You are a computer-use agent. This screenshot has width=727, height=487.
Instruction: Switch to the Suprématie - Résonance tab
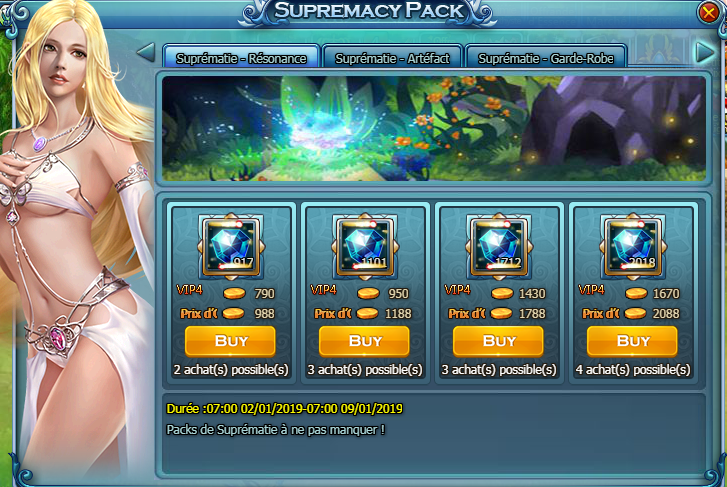[239, 57]
